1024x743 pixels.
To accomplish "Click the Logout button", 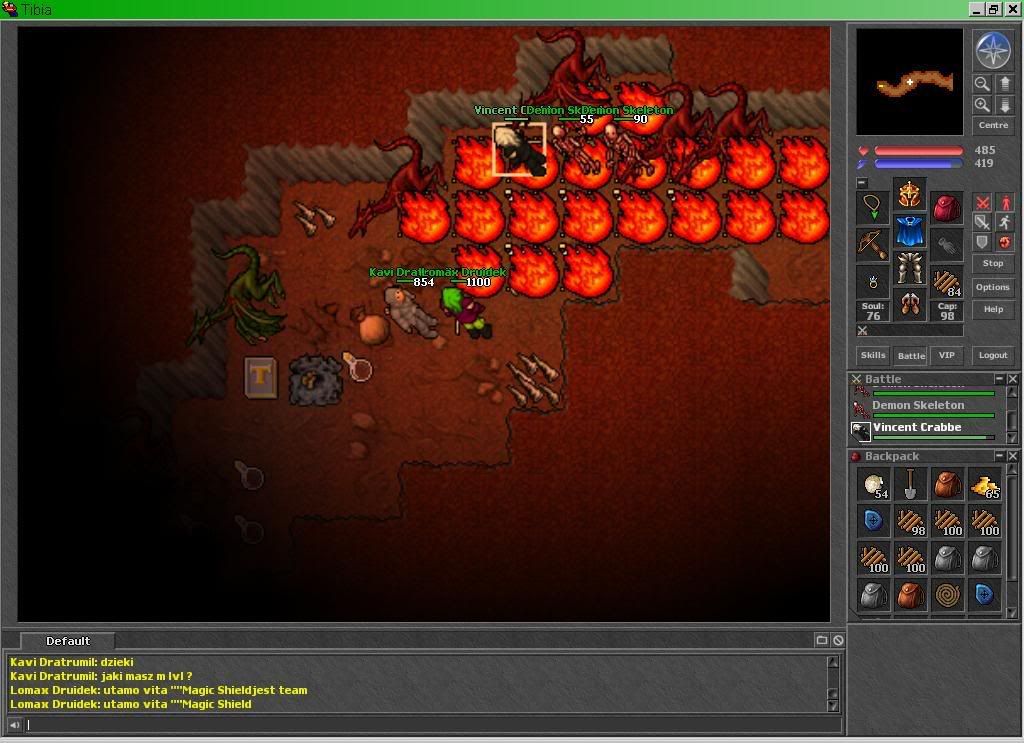I will (992, 355).
